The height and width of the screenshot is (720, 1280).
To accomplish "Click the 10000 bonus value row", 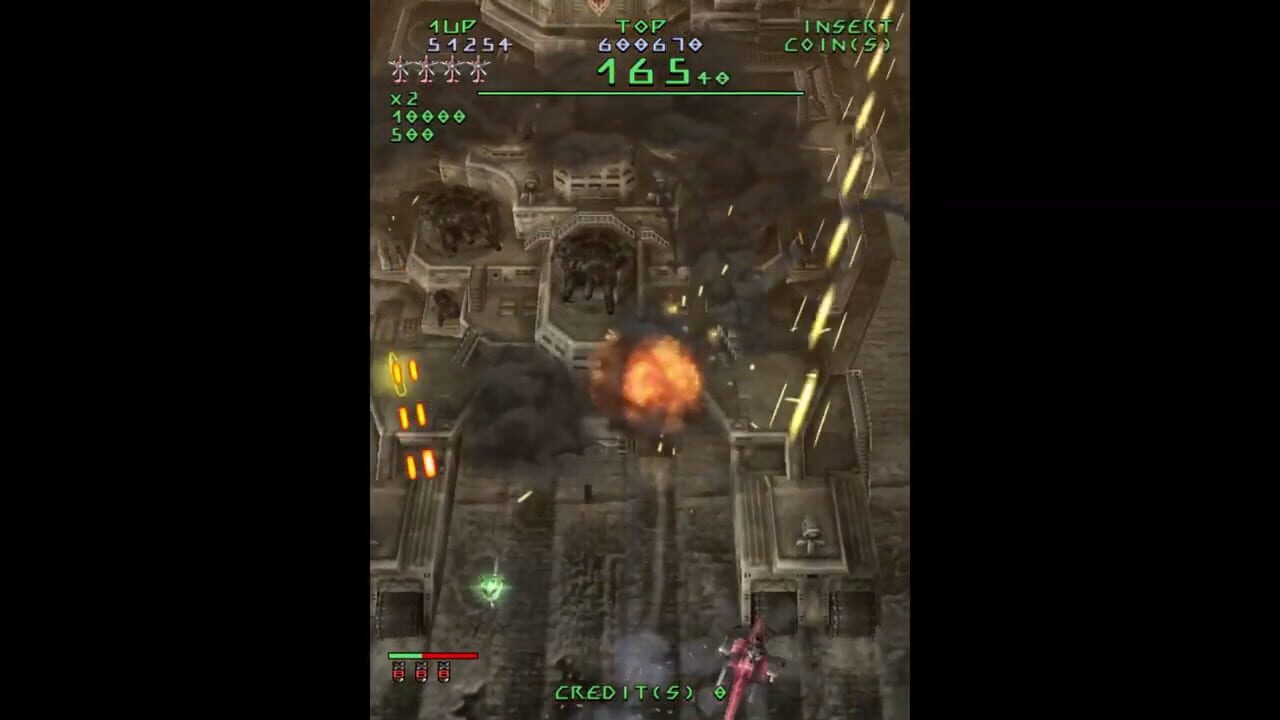I will pyautogui.click(x=425, y=117).
